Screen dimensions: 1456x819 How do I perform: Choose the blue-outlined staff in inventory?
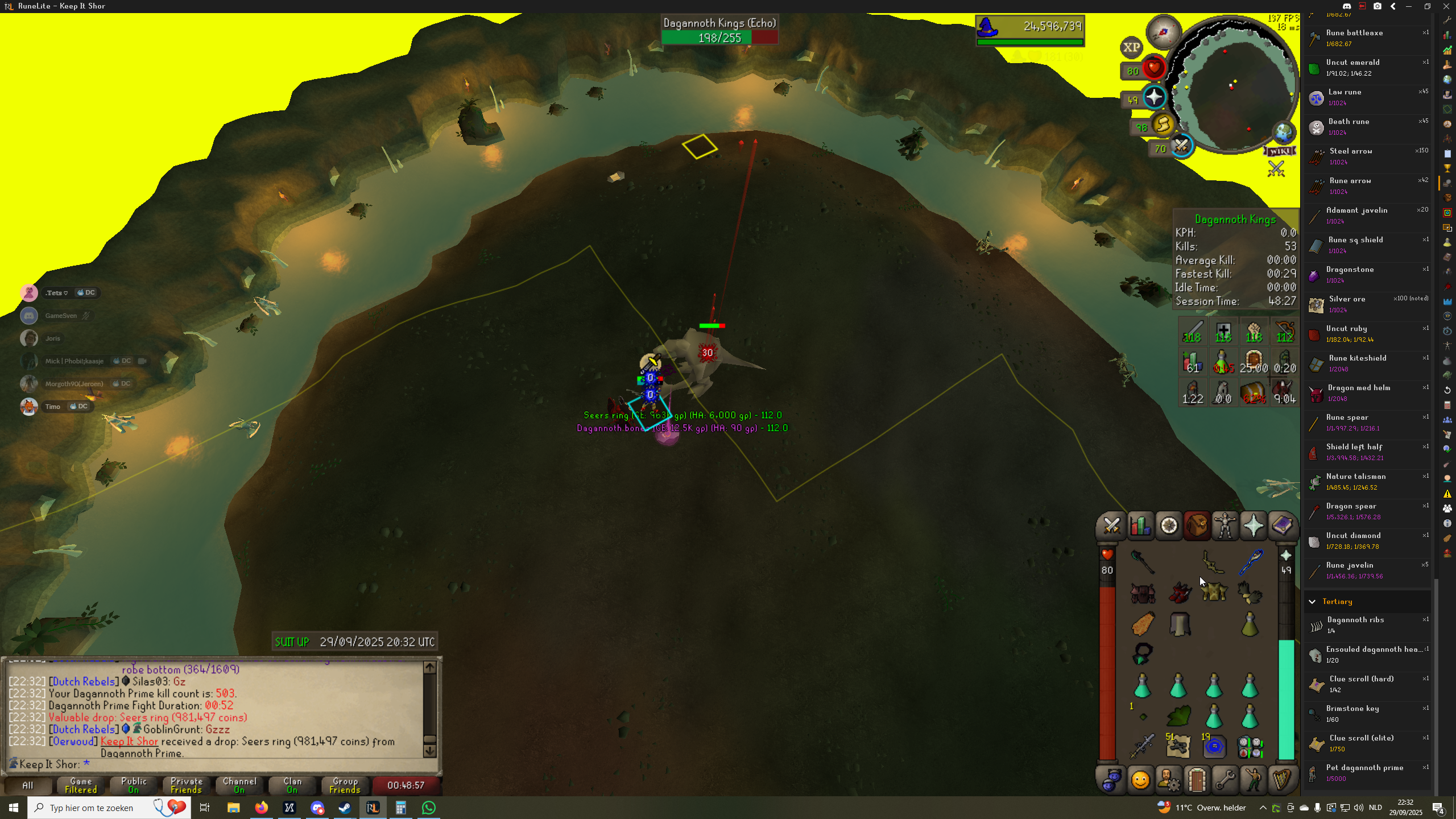click(x=1250, y=562)
